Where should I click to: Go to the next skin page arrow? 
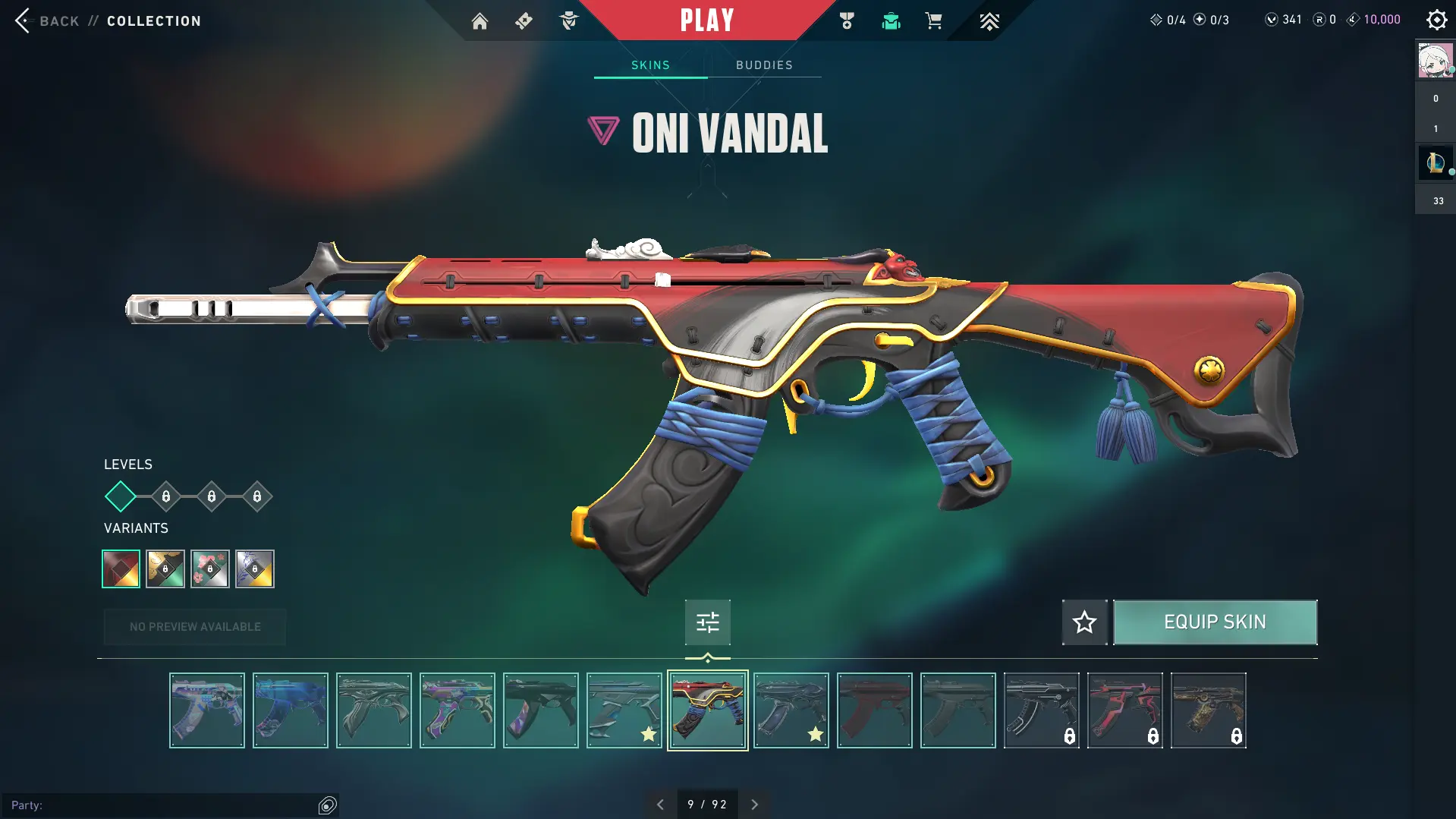click(754, 805)
